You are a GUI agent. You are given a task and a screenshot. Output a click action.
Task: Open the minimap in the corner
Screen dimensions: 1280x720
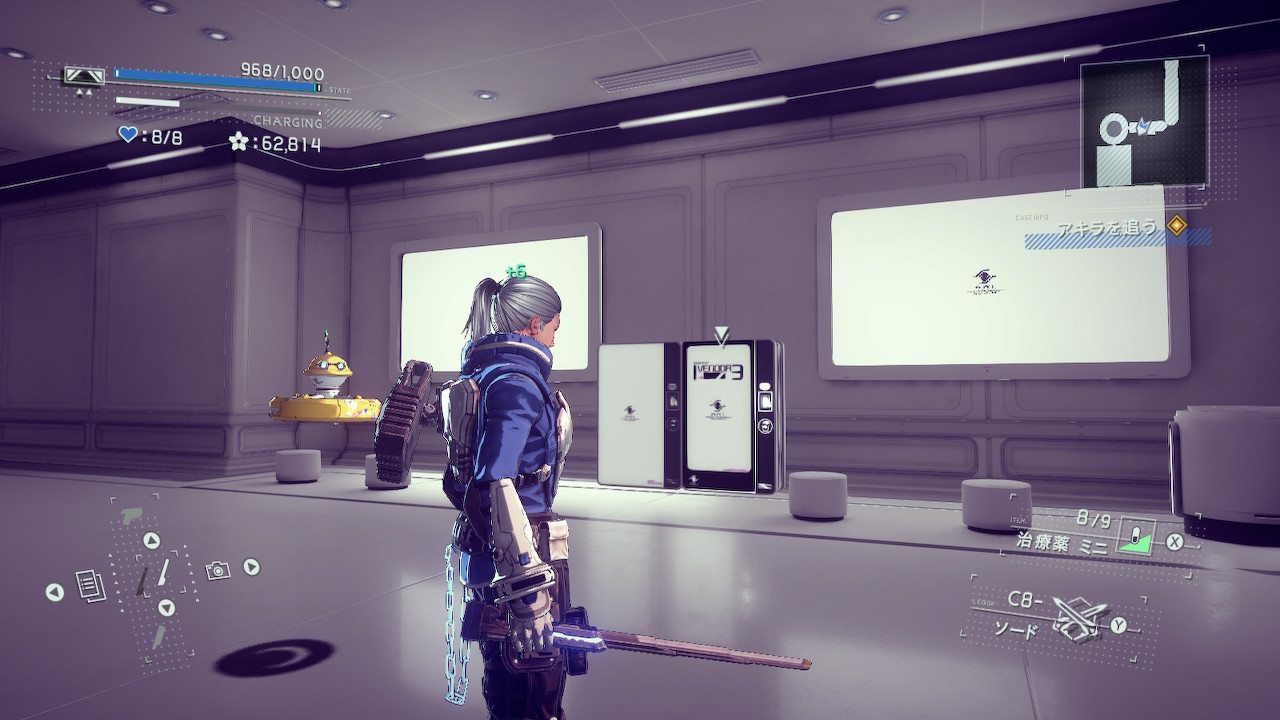(1144, 124)
